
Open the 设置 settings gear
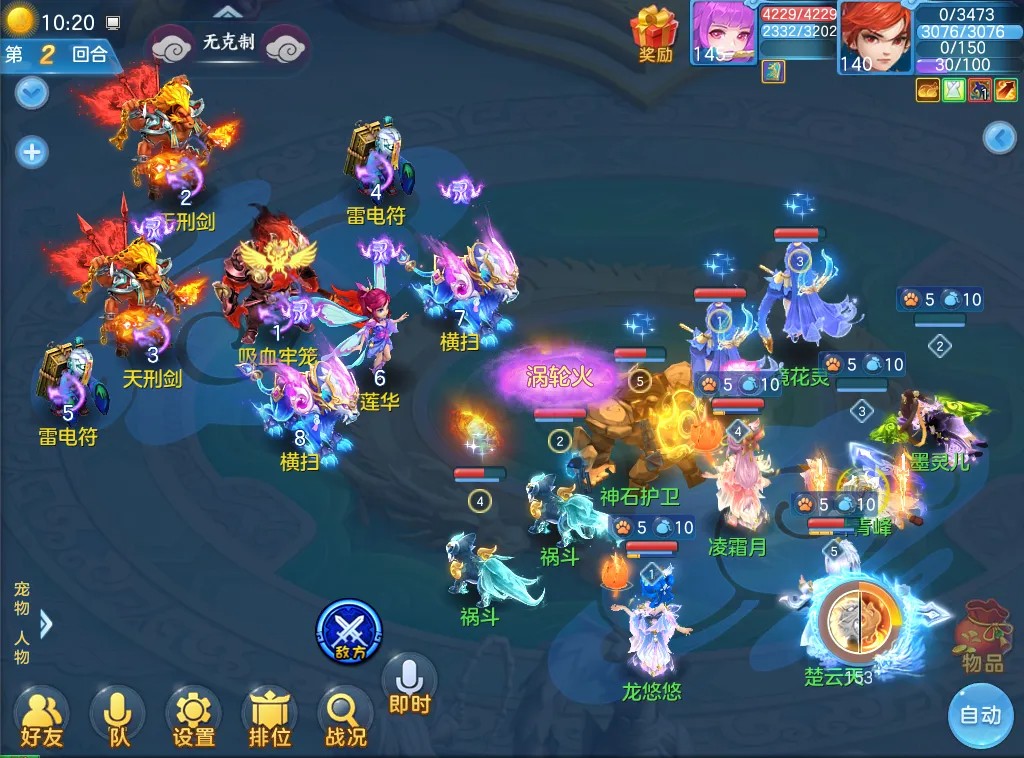point(193,715)
